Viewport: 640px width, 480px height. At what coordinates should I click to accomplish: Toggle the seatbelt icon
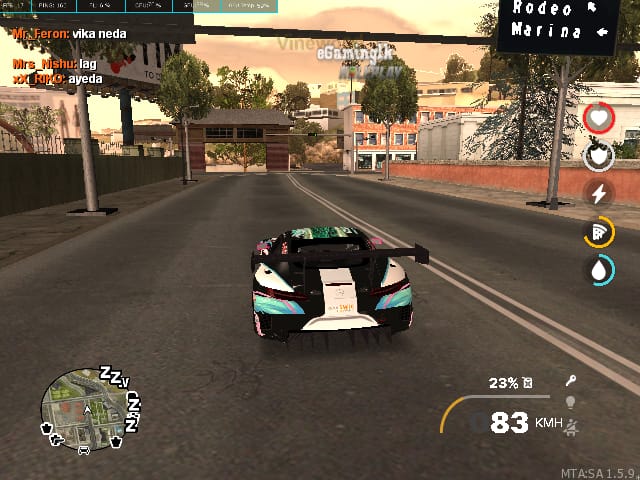pos(572,427)
